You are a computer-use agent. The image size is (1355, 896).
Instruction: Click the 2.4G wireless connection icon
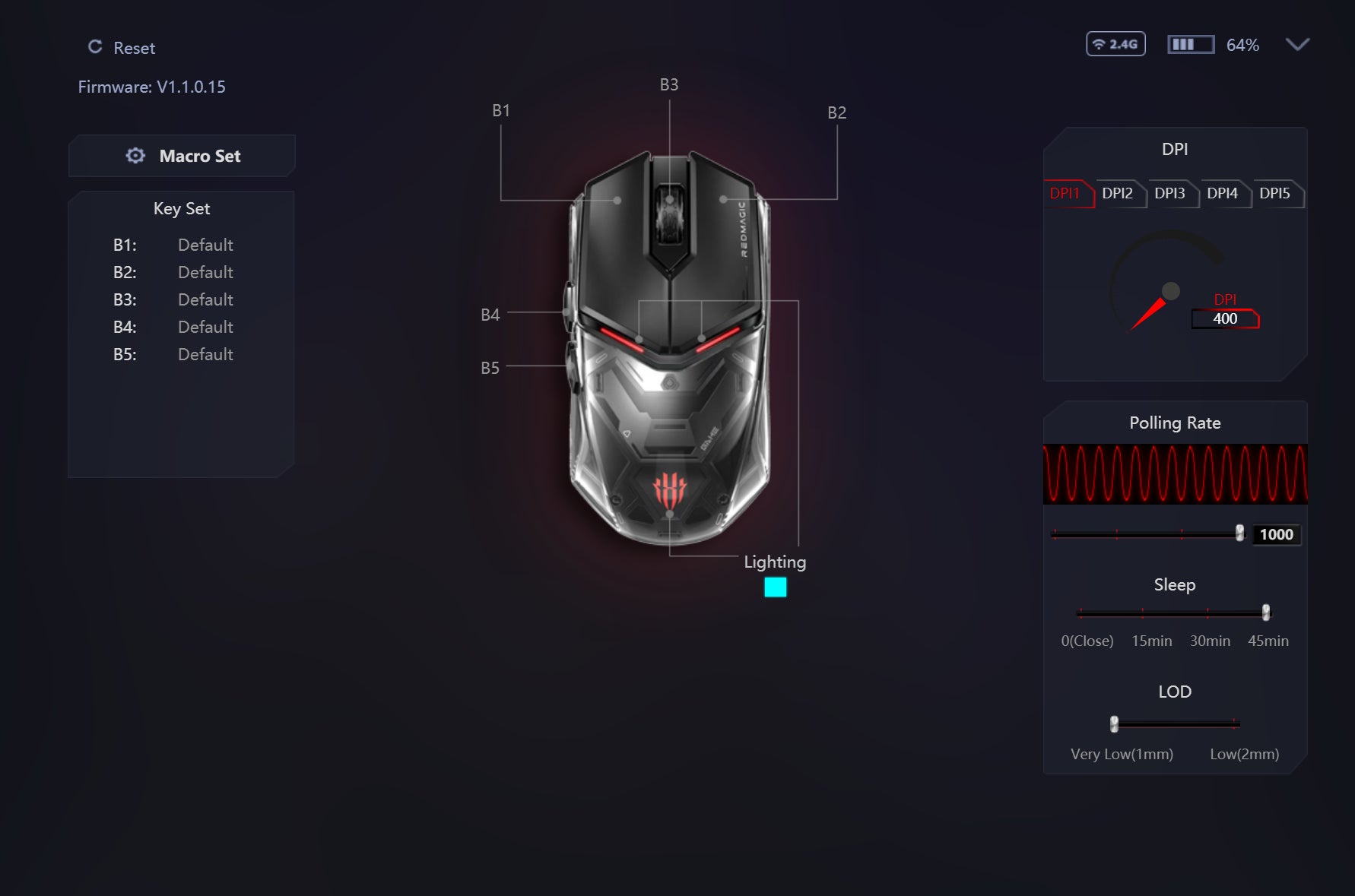coord(1115,44)
